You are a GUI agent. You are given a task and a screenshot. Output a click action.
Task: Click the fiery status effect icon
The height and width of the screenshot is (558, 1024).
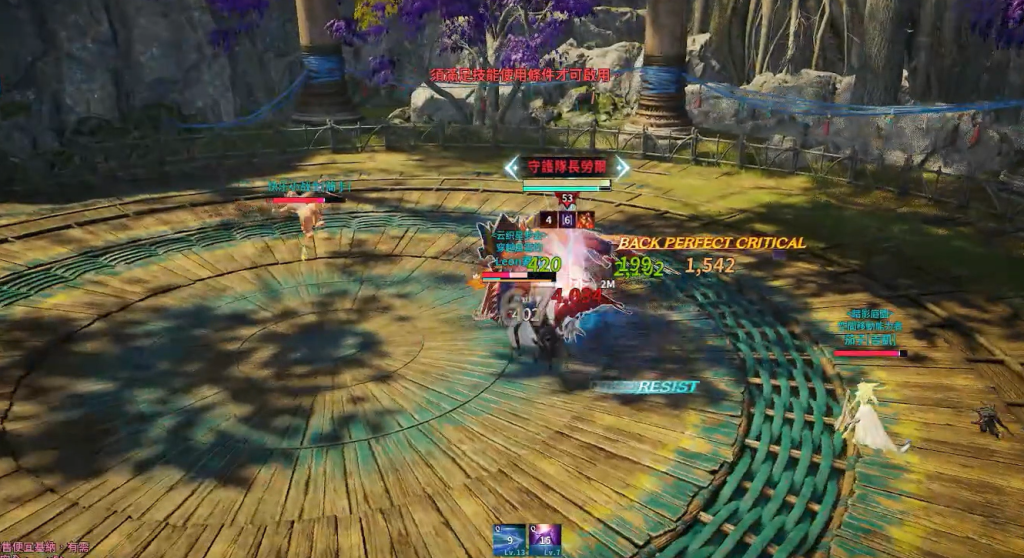click(x=585, y=219)
